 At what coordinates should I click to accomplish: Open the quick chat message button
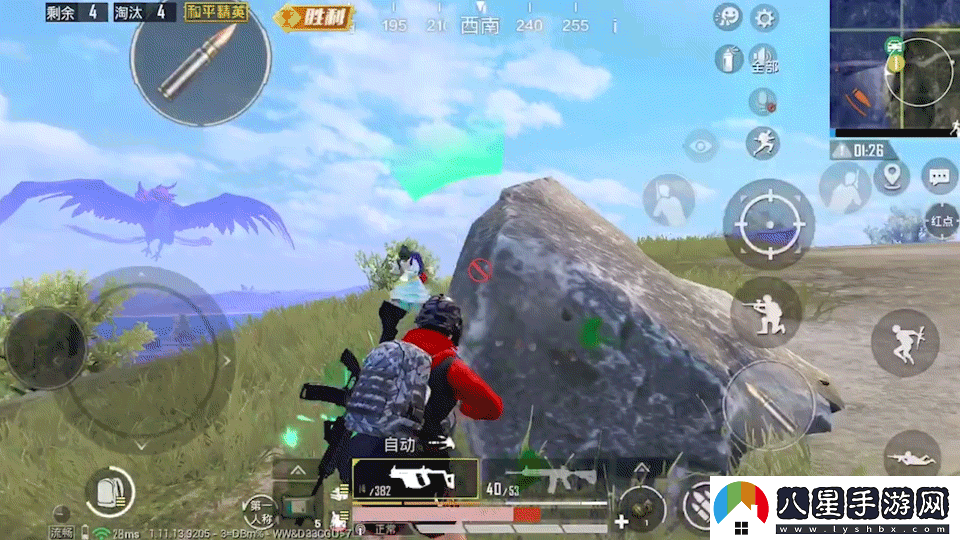pyautogui.click(x=939, y=177)
